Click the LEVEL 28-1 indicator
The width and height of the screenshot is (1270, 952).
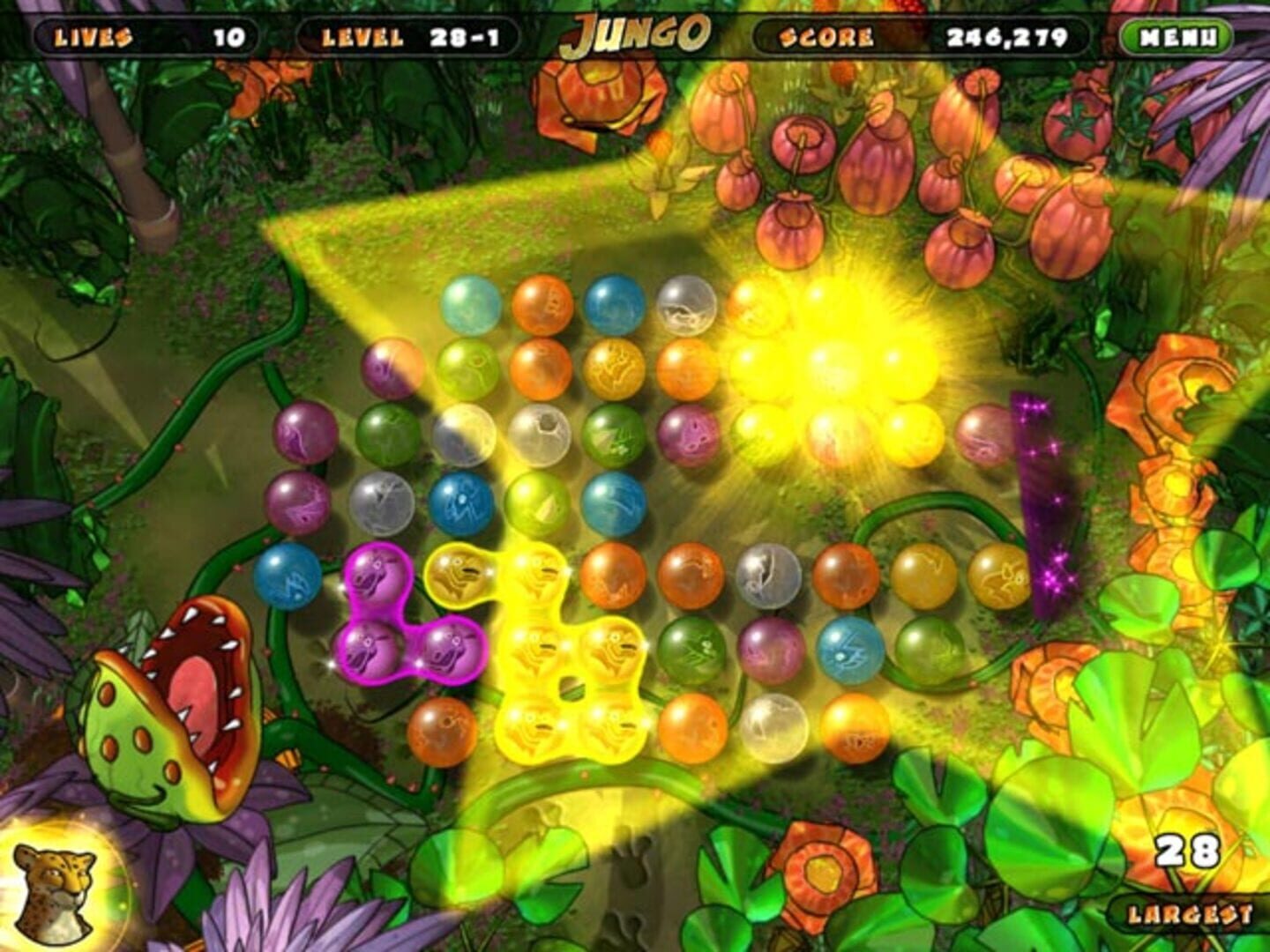(410, 35)
